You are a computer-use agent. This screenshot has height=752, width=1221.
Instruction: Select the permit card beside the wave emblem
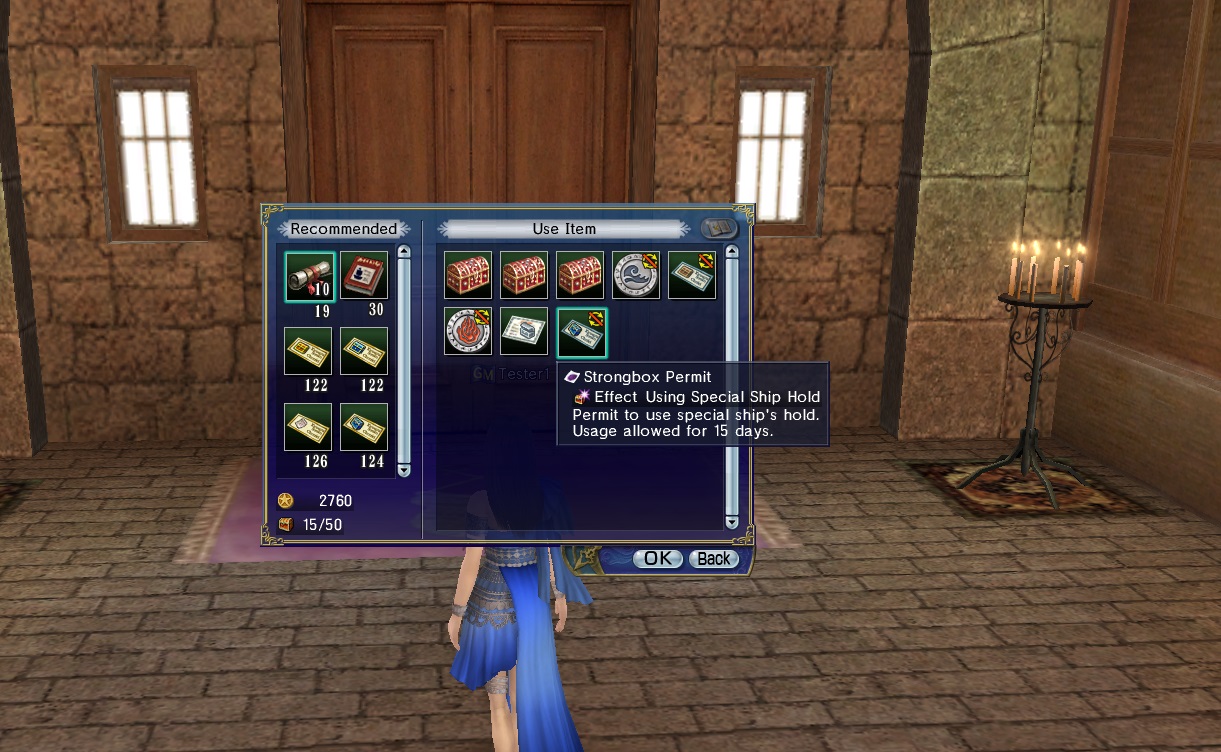[692, 275]
